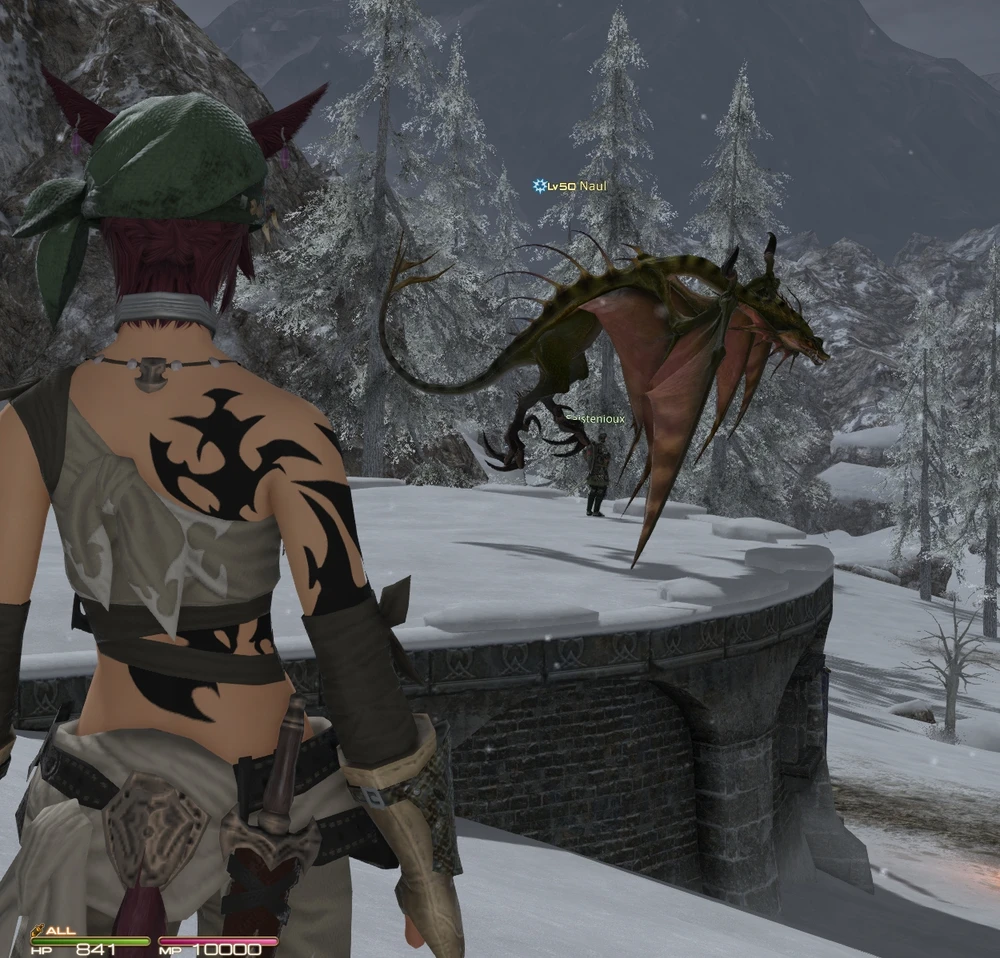Screen dimensions: 1000x958
Task: Click the Spistenioux name label
Action: click(x=596, y=419)
